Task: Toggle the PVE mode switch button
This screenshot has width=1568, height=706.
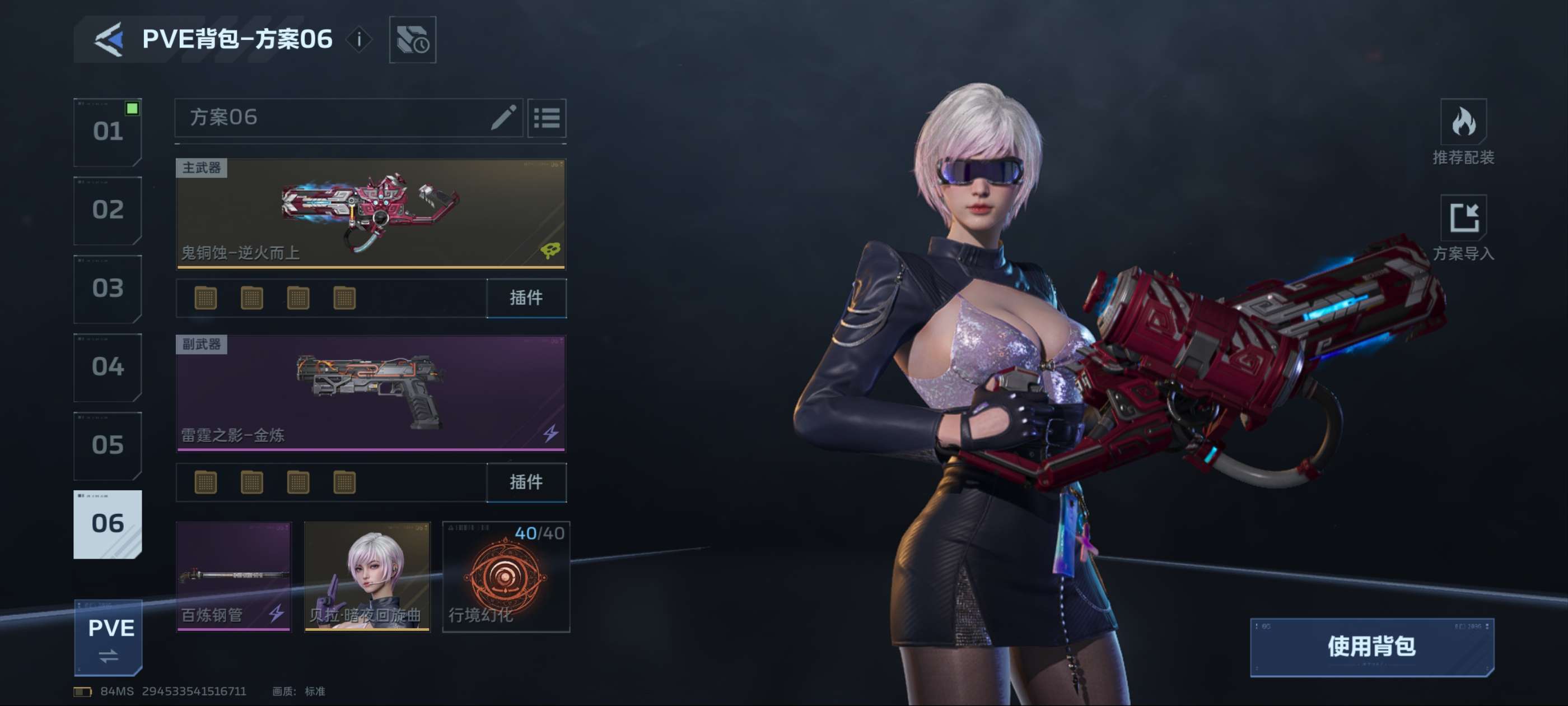Action: tap(108, 638)
